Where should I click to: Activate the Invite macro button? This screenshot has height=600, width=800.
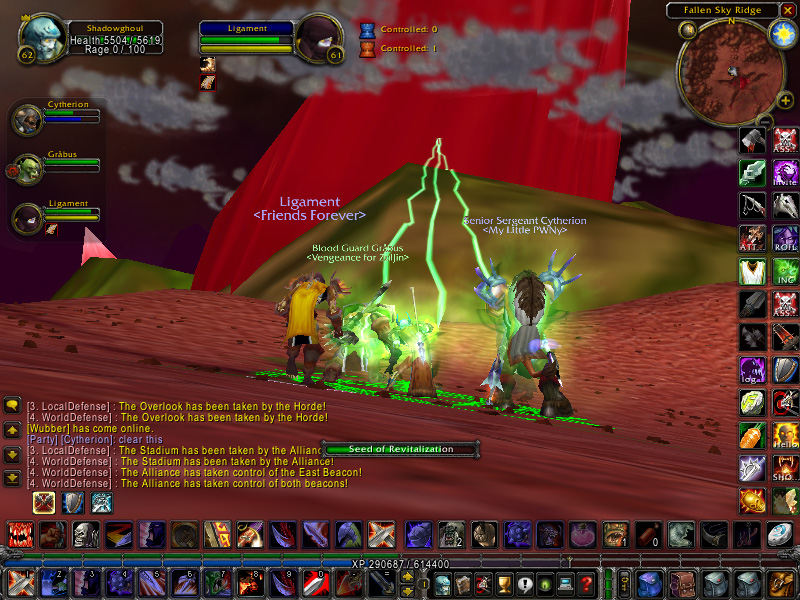(x=785, y=173)
